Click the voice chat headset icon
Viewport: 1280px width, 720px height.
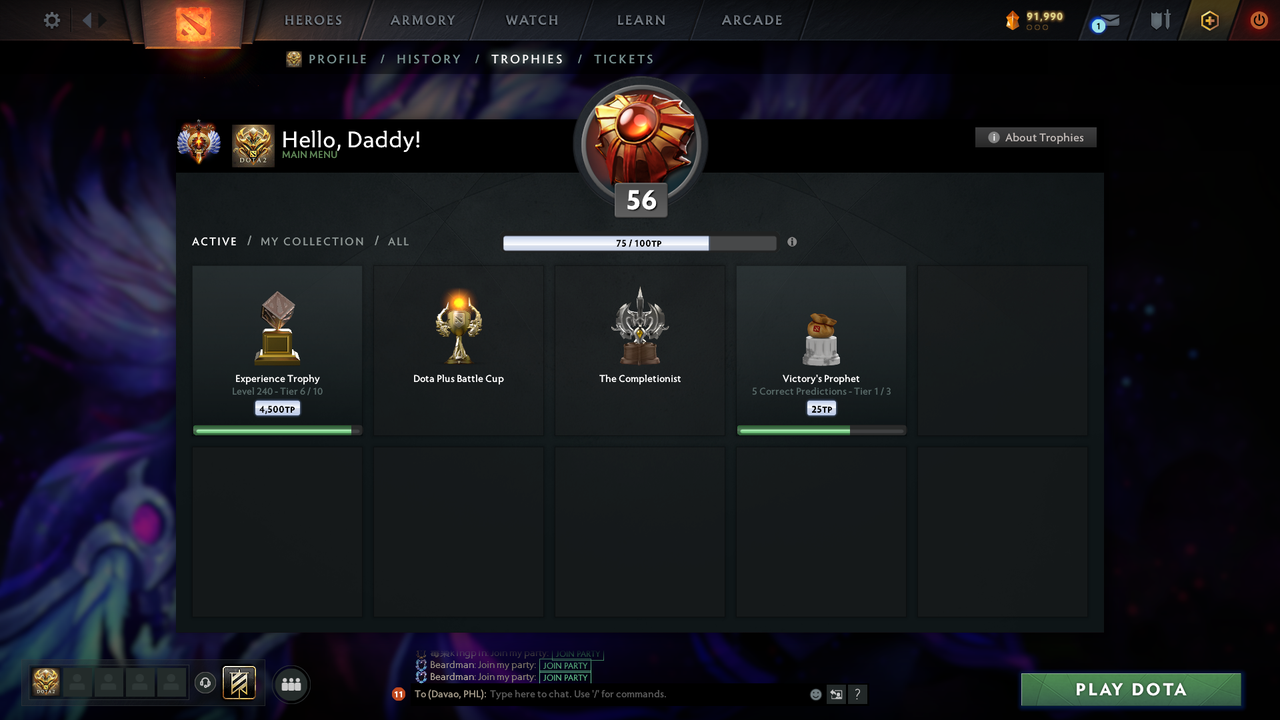pyautogui.click(x=206, y=683)
